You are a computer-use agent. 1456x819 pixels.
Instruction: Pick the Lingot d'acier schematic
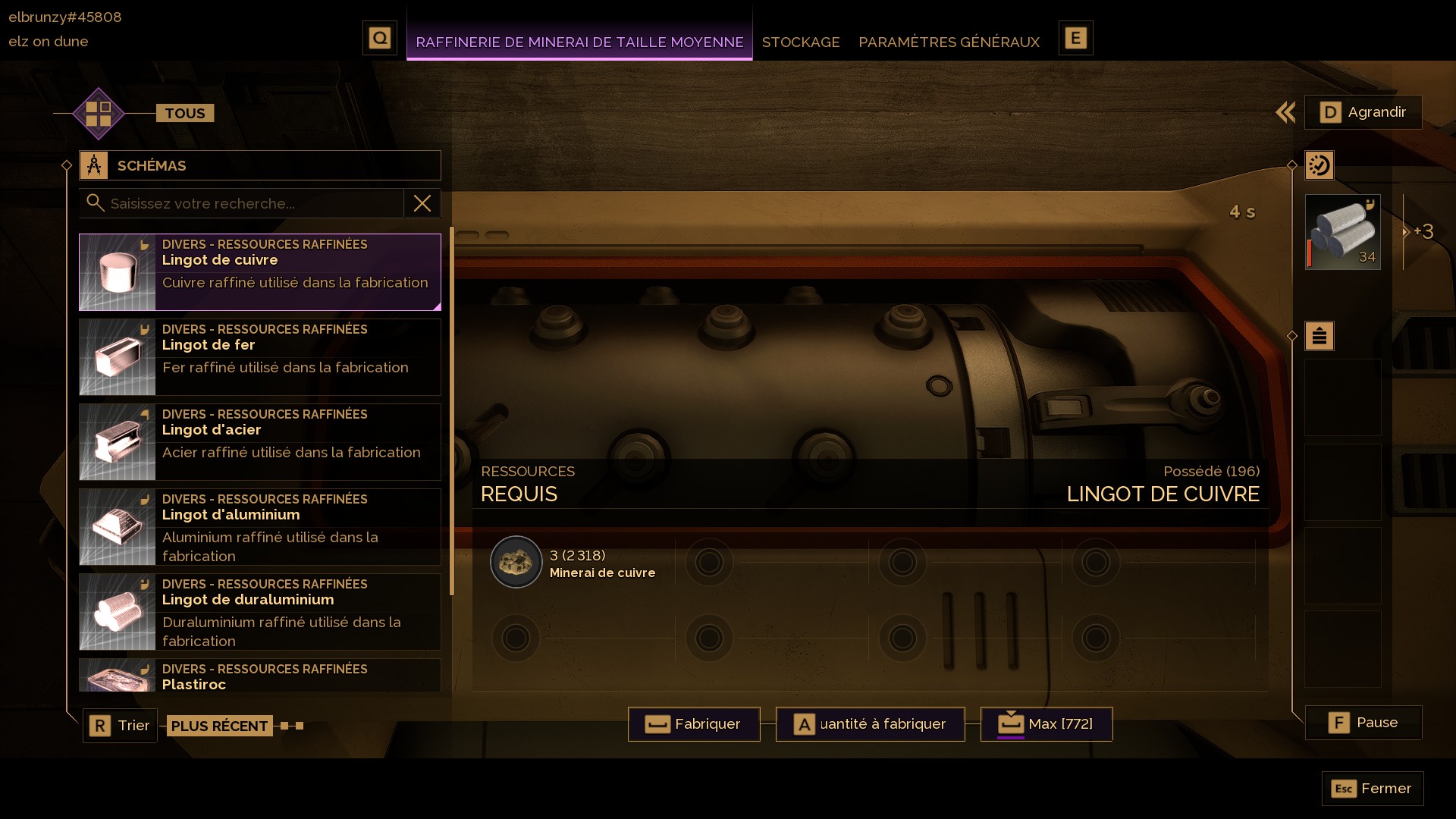[x=260, y=441]
